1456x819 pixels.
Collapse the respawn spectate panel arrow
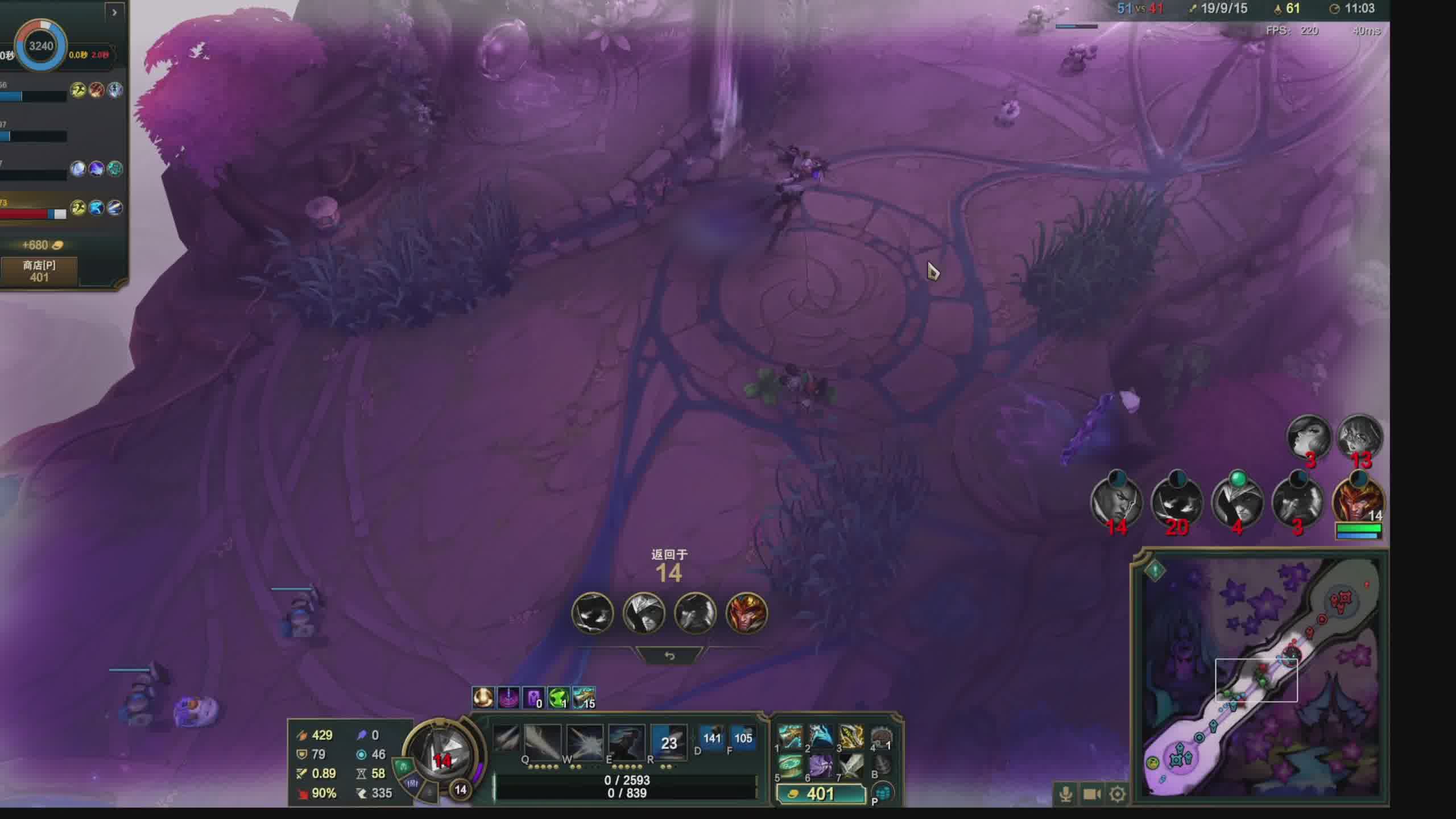coord(669,656)
